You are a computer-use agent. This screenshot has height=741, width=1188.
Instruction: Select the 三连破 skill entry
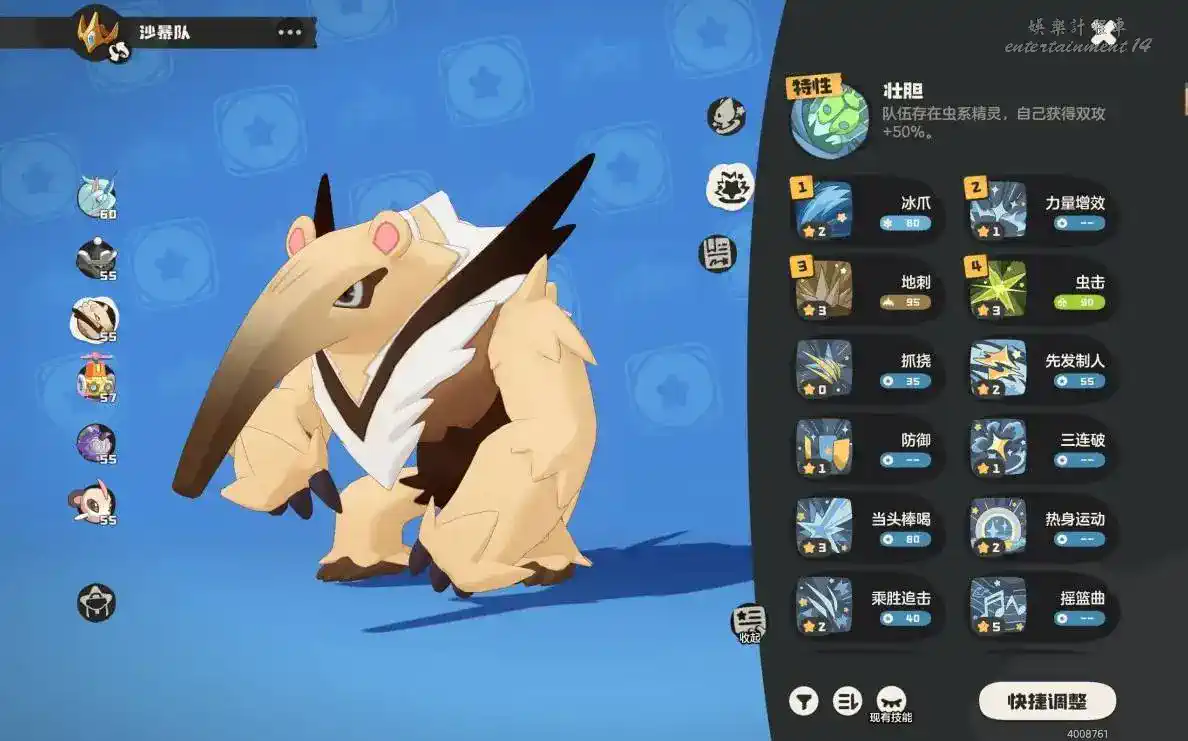point(1040,447)
